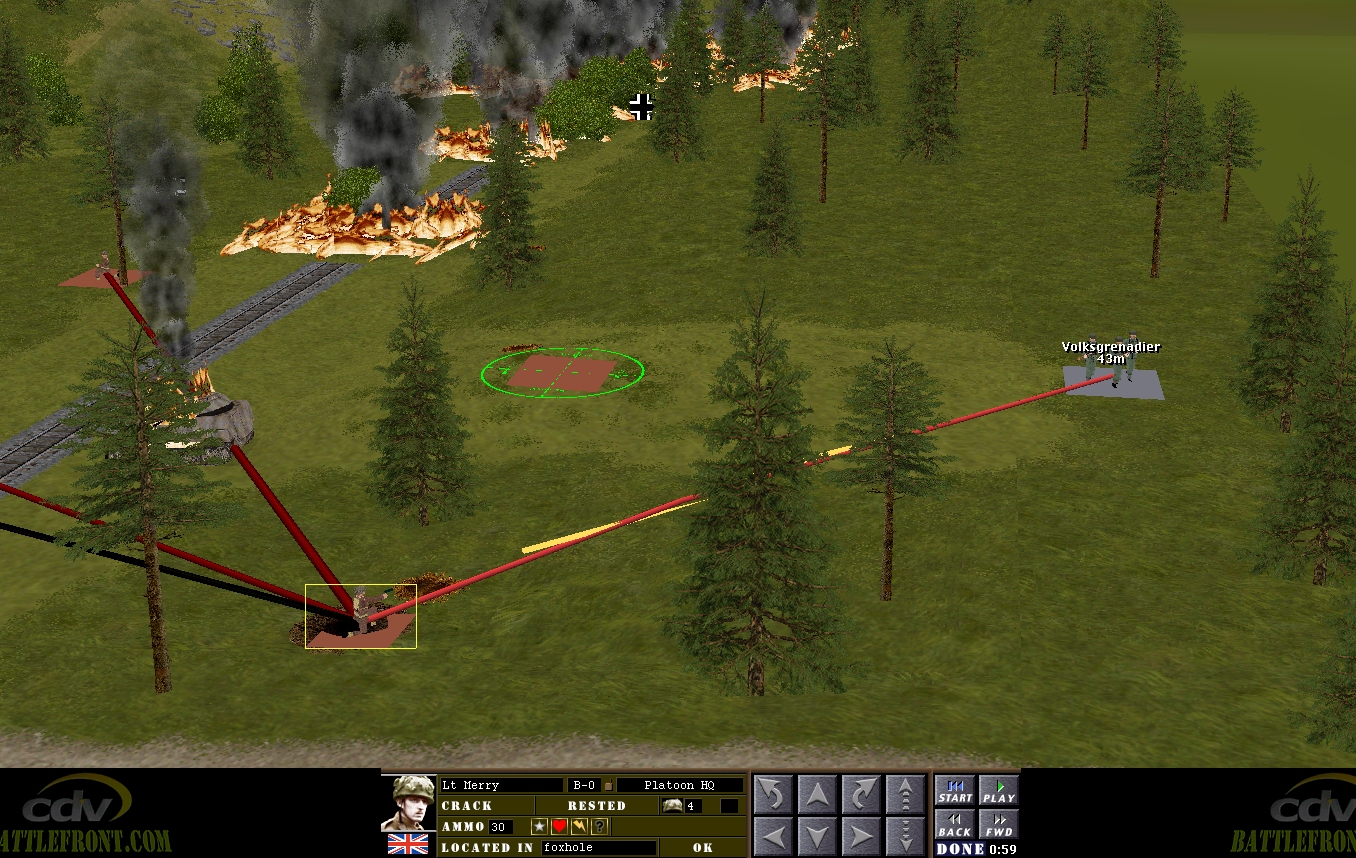Click the red heart morale bonus icon

pyautogui.click(x=559, y=826)
